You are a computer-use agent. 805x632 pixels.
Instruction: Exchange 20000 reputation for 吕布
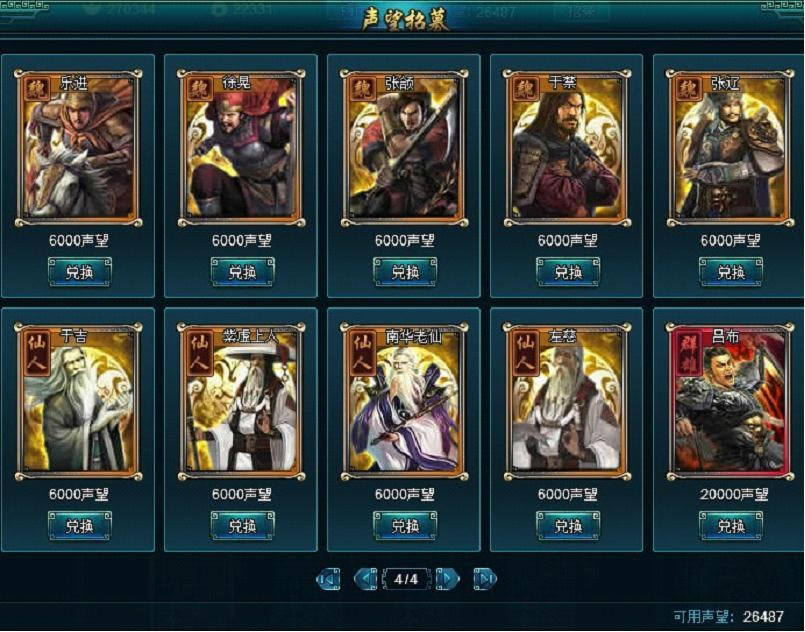[731, 525]
